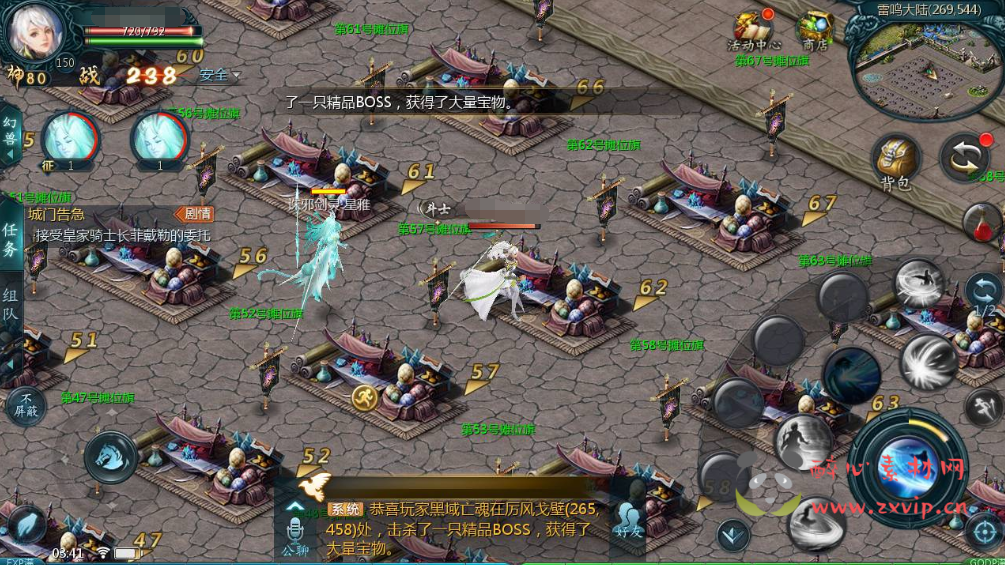Open the 背包 backpack
Image resolution: width=1005 pixels, height=565 pixels.
pyautogui.click(x=895, y=162)
